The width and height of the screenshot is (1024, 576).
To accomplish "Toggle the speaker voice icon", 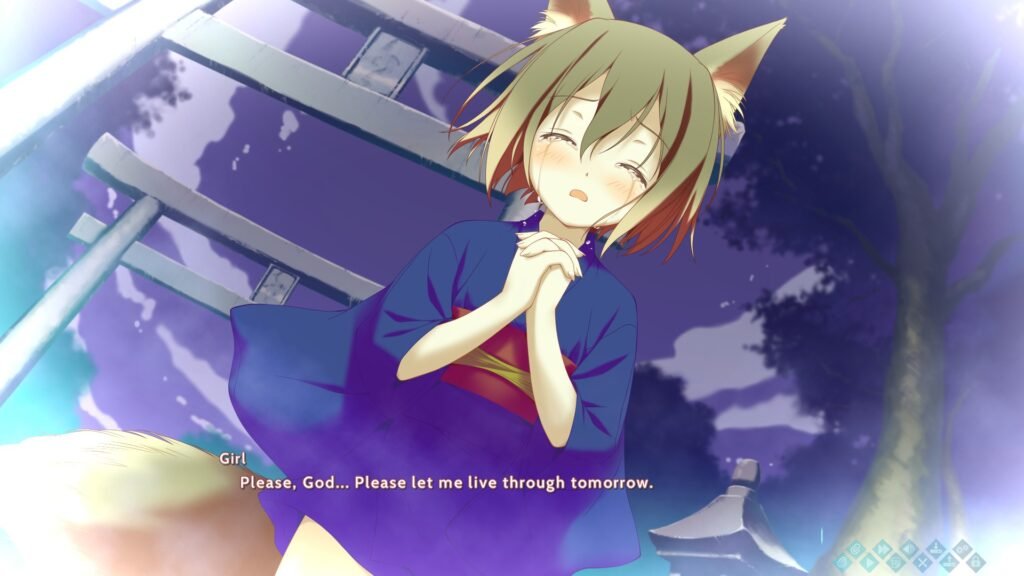I will pyautogui.click(x=909, y=549).
